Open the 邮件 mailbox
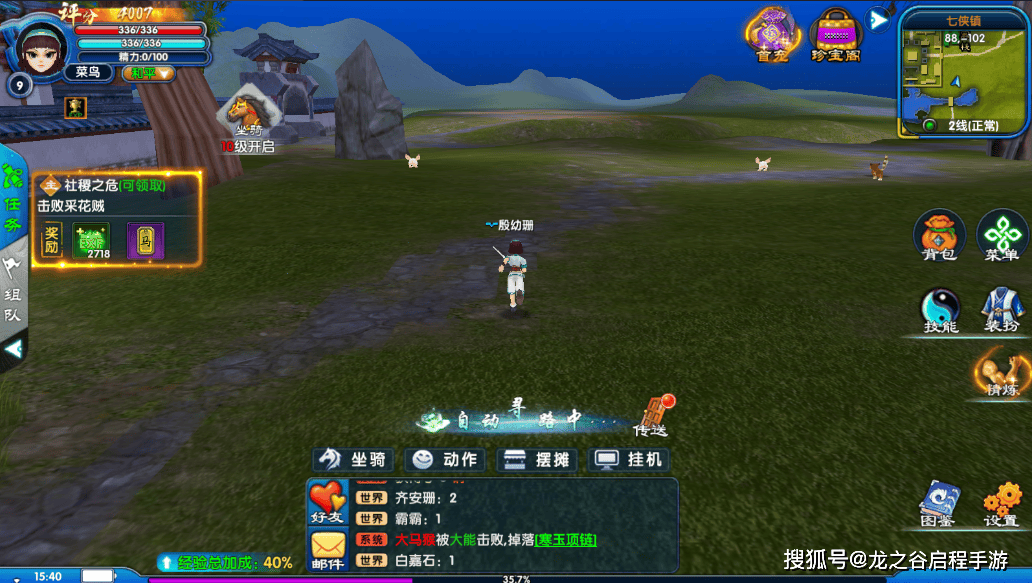The image size is (1032, 583). [x=327, y=549]
